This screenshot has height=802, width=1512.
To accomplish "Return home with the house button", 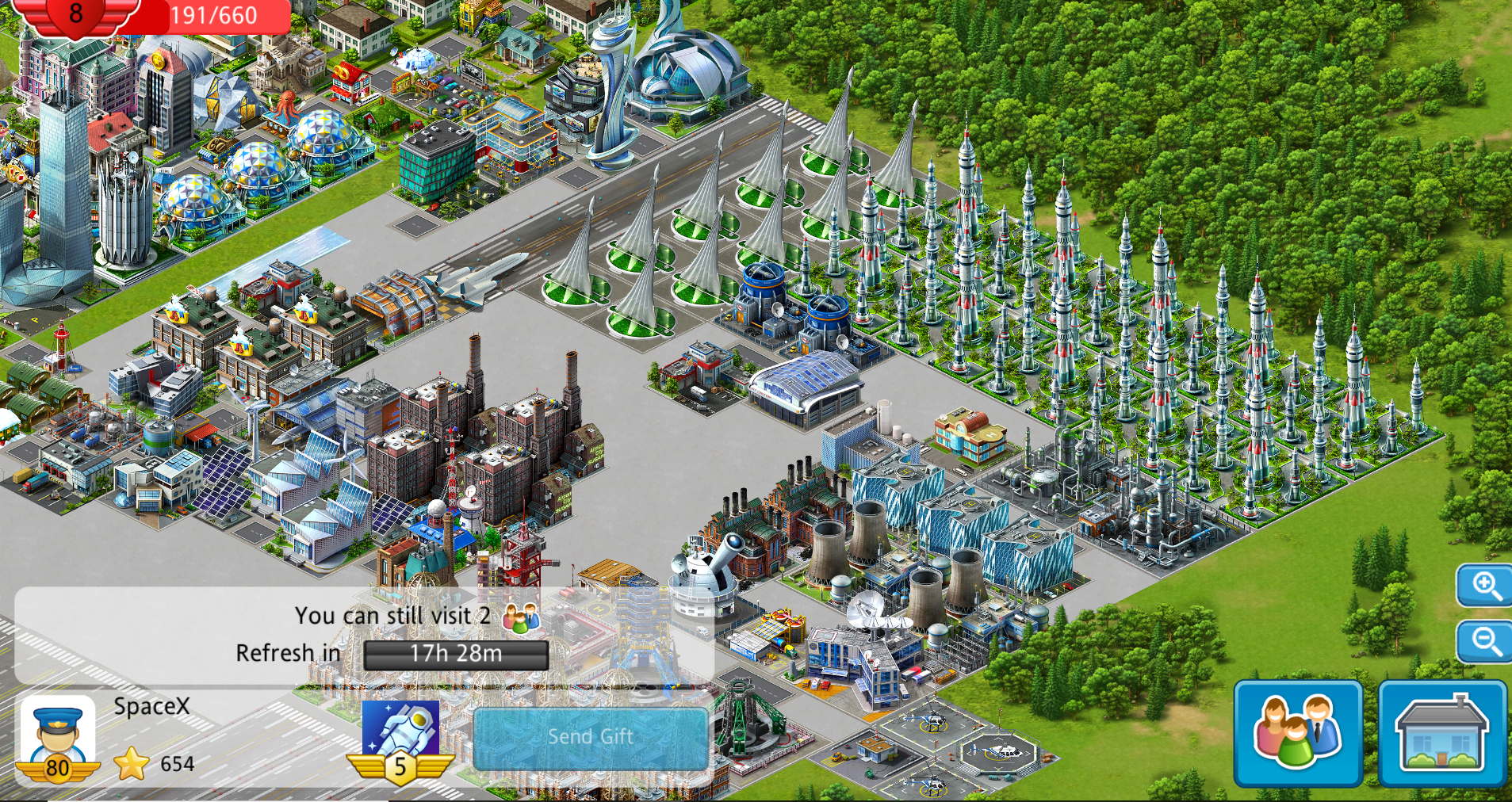I will pos(1442,732).
